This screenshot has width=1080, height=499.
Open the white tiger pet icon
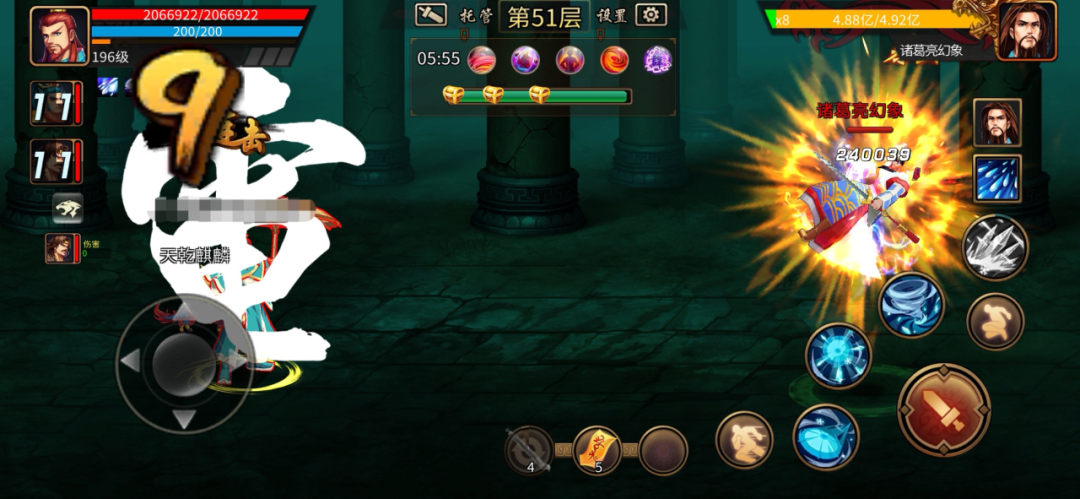click(x=68, y=208)
